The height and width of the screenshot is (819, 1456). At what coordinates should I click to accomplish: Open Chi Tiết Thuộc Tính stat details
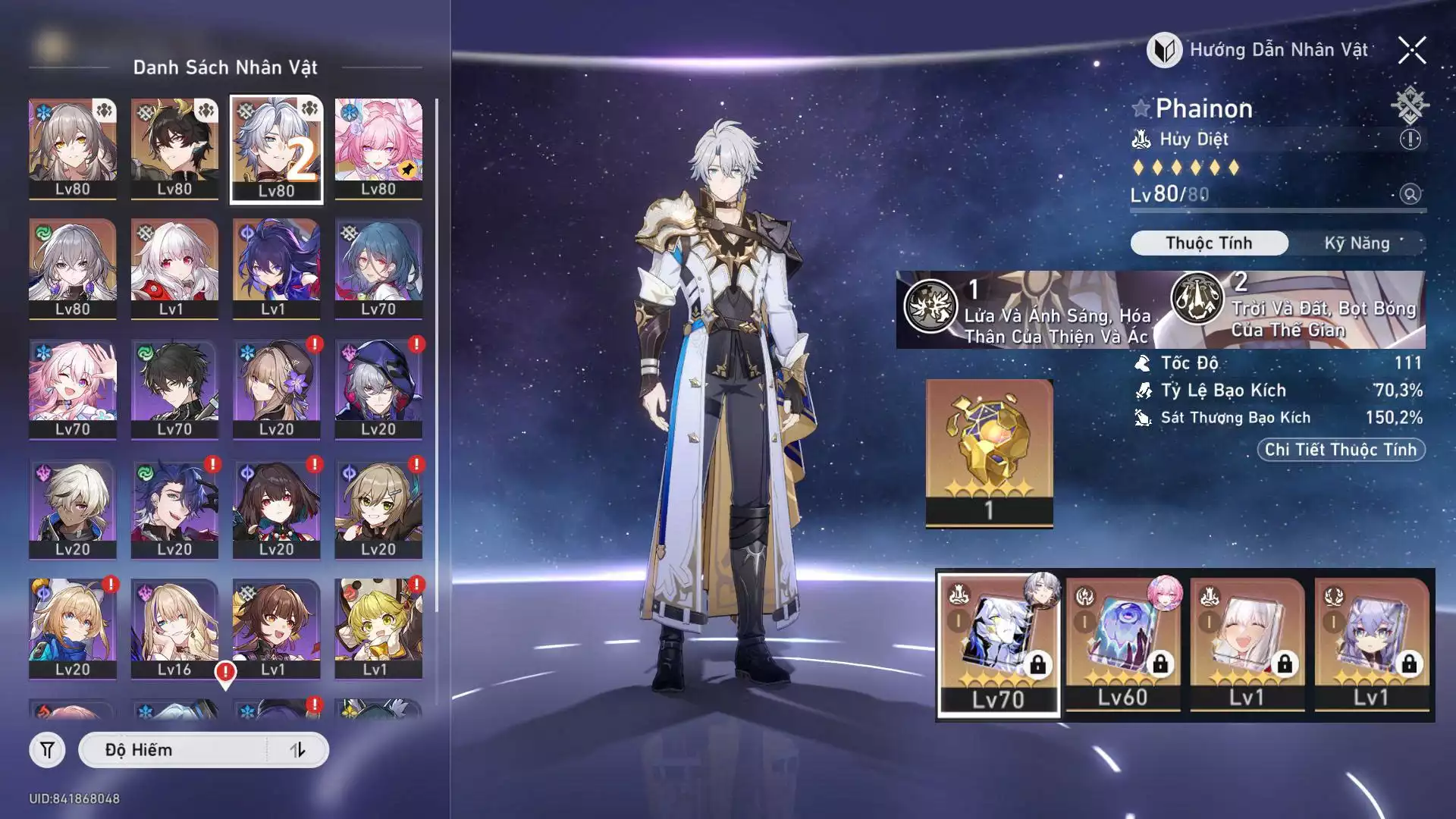click(1341, 450)
